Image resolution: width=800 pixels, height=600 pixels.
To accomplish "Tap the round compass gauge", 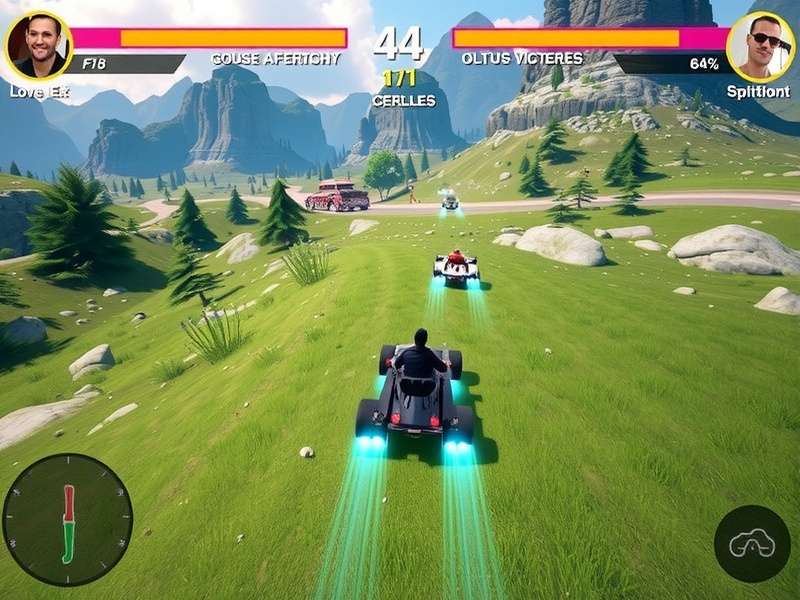I will (68, 519).
